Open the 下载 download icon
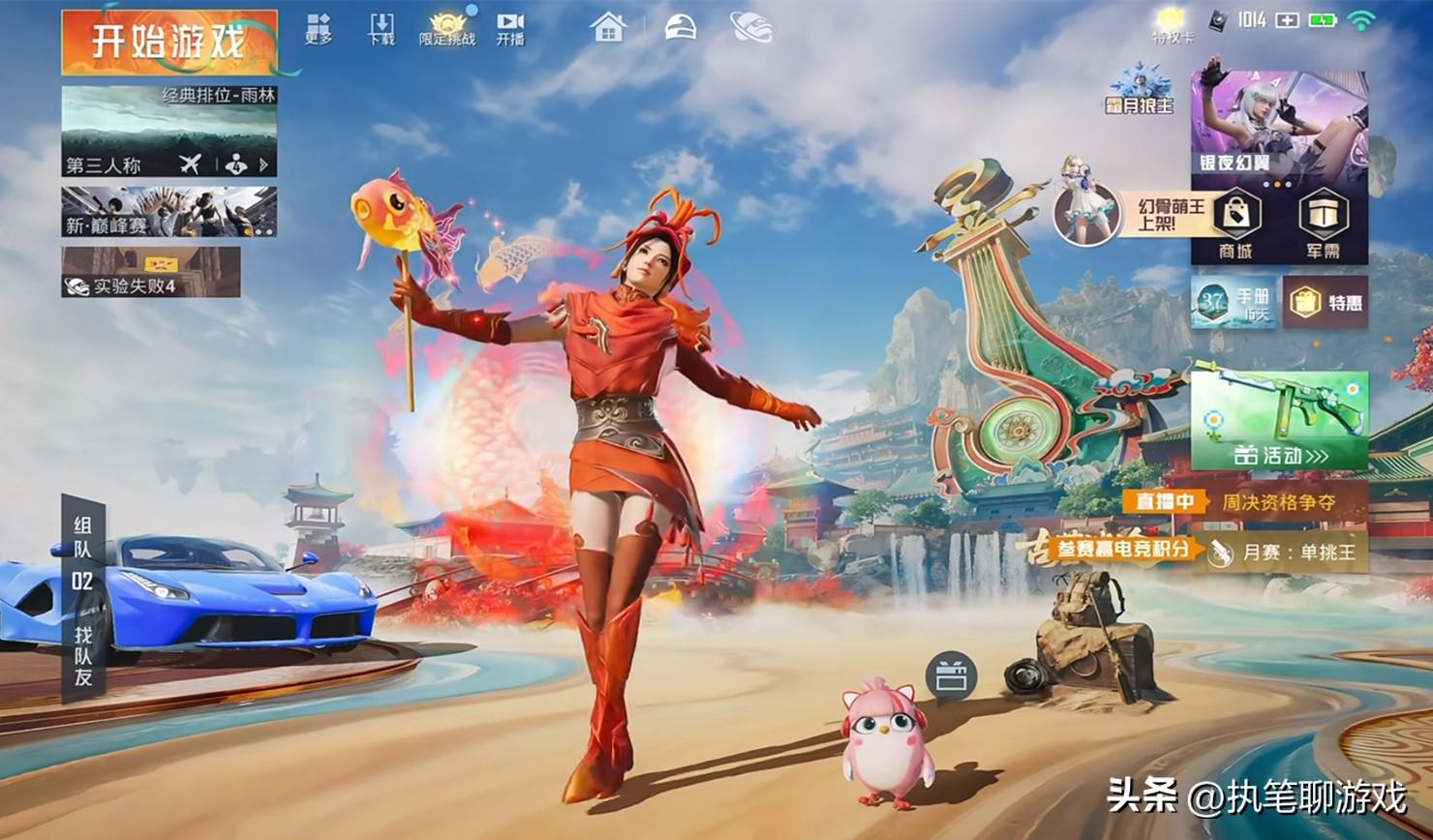The width and height of the screenshot is (1433, 840). (381, 29)
